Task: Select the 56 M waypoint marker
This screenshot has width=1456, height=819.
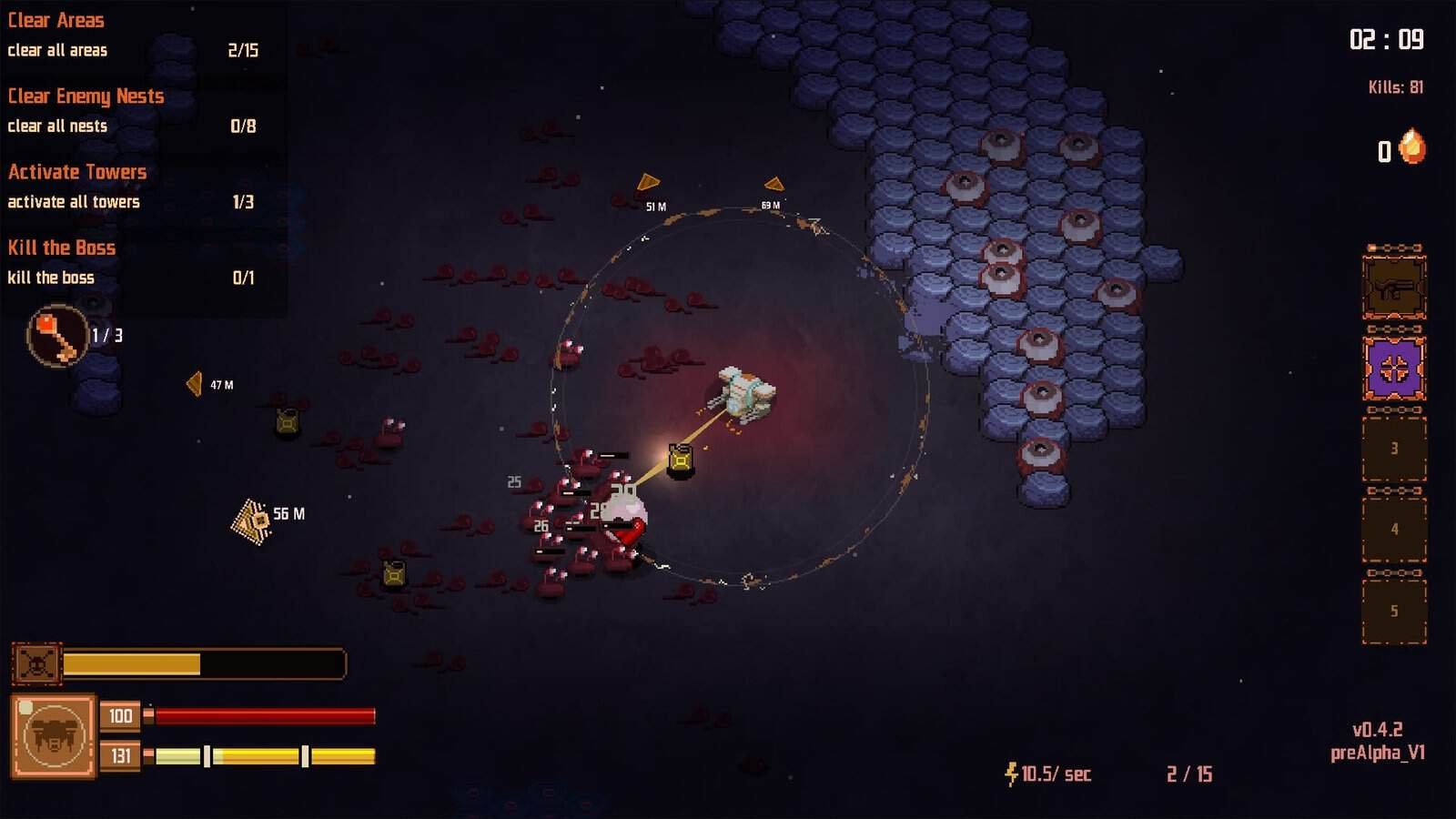Action: (x=253, y=521)
